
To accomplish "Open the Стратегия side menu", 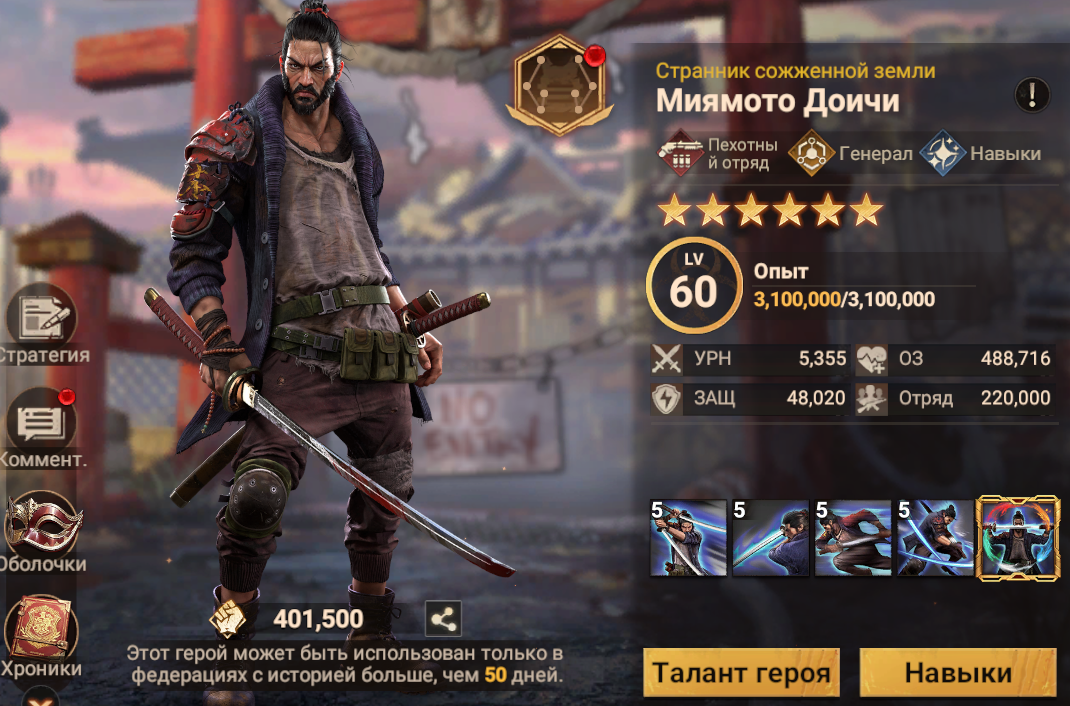I will (41, 318).
